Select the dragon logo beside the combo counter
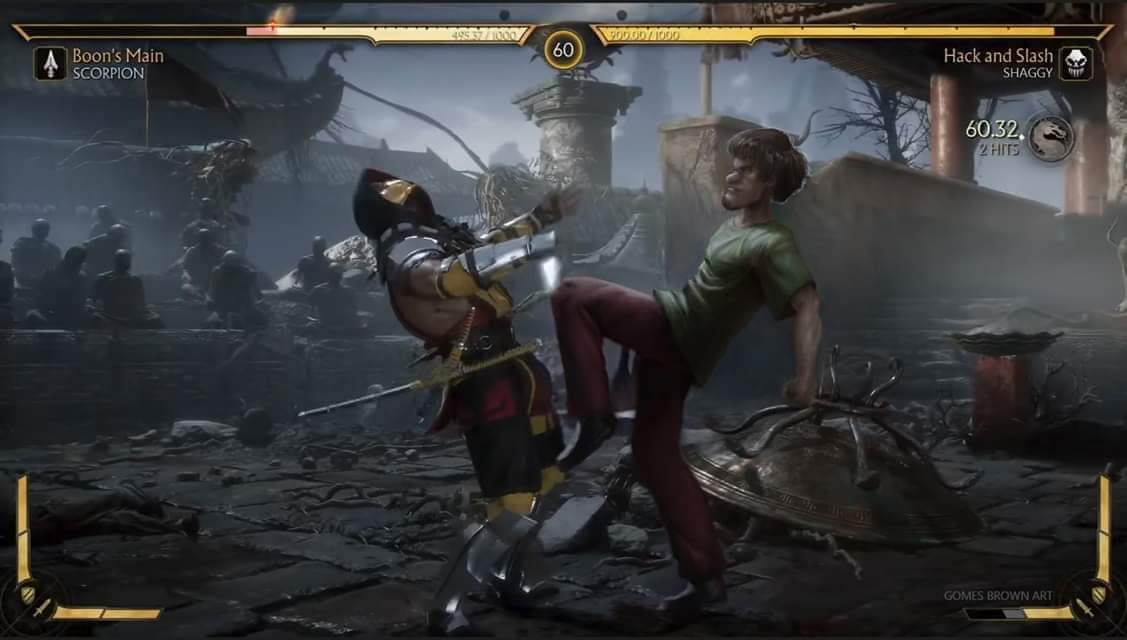 coord(1051,137)
